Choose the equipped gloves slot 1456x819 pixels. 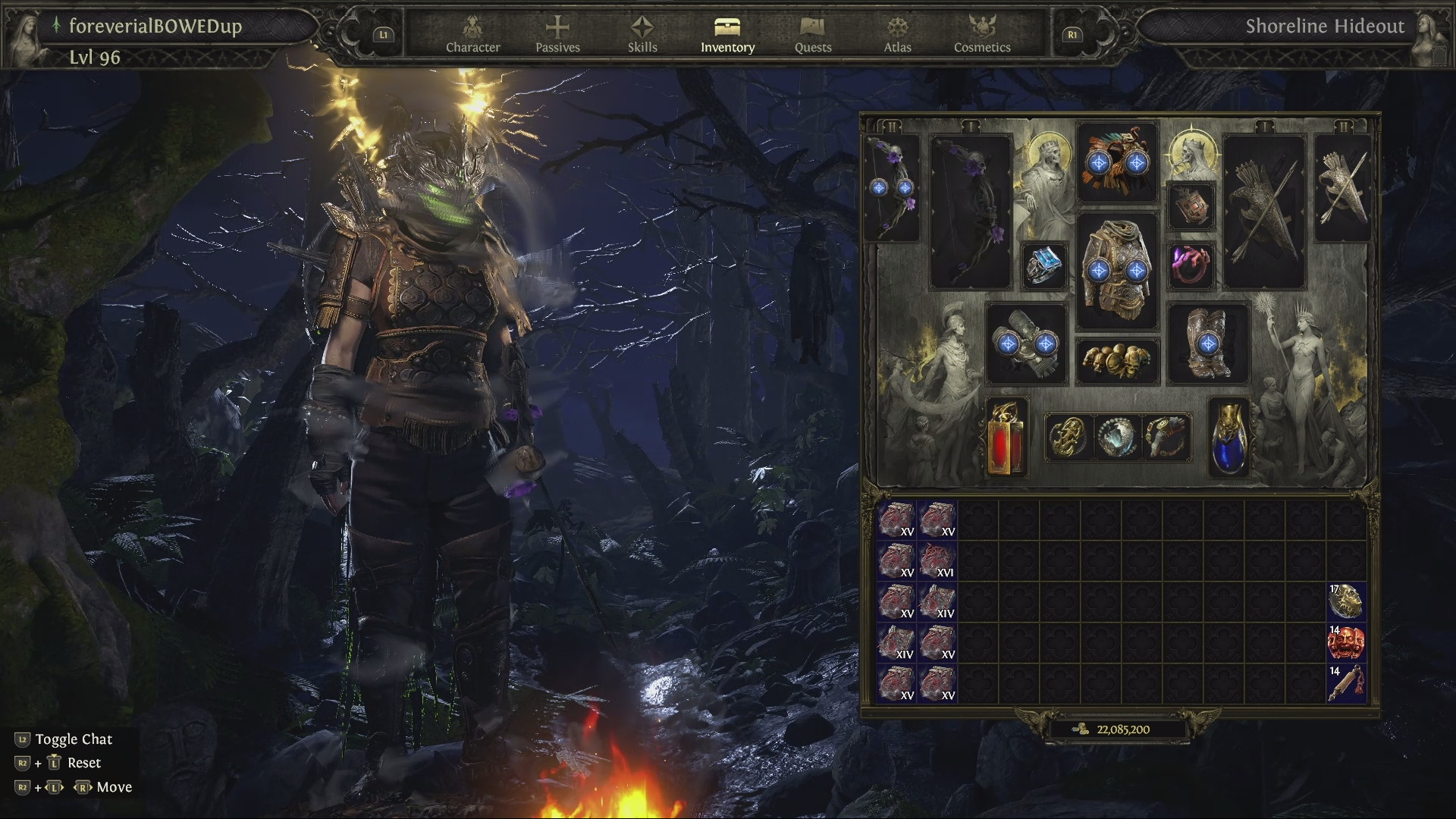point(1027,344)
